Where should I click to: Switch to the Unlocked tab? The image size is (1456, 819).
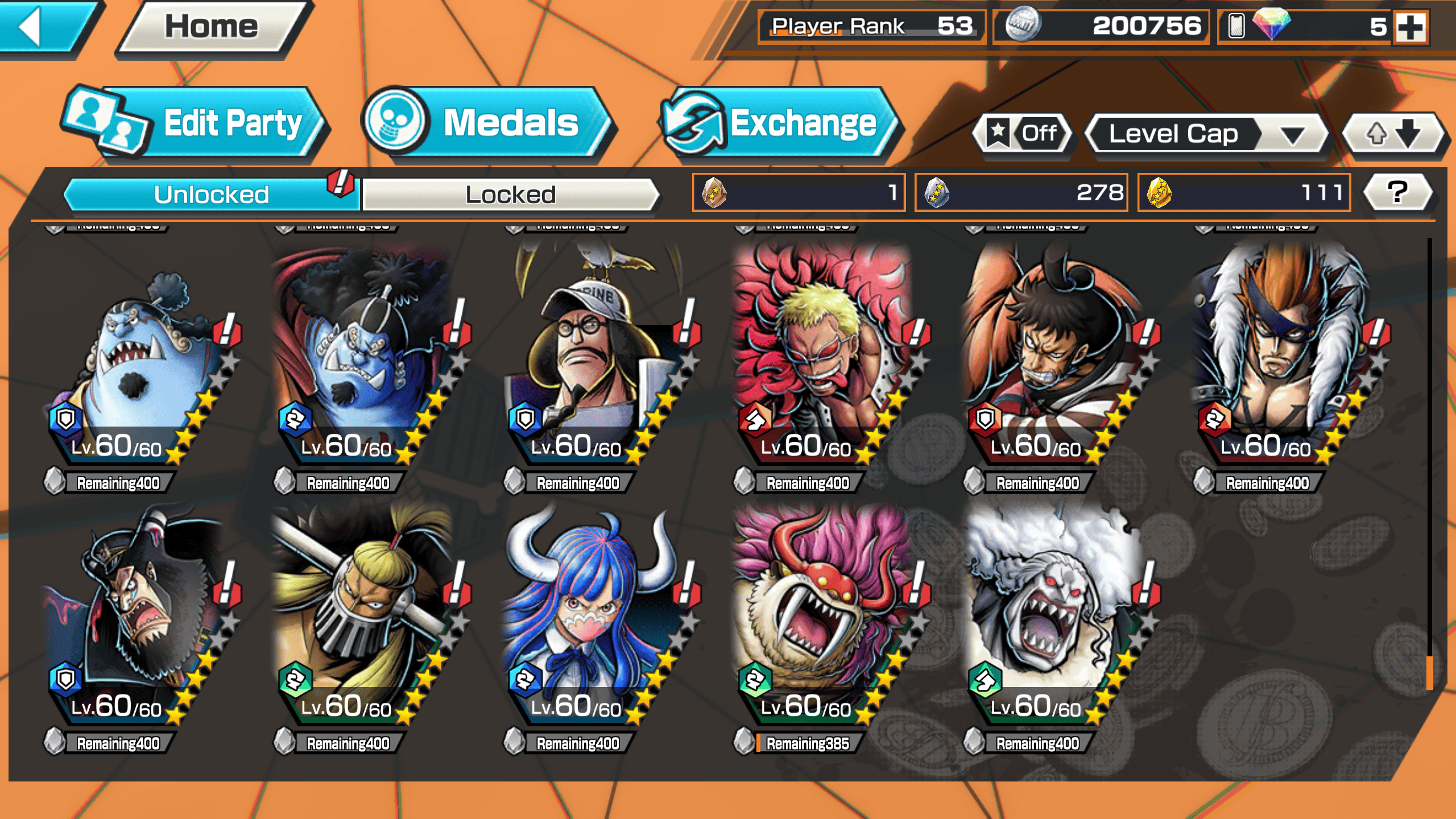point(211,195)
